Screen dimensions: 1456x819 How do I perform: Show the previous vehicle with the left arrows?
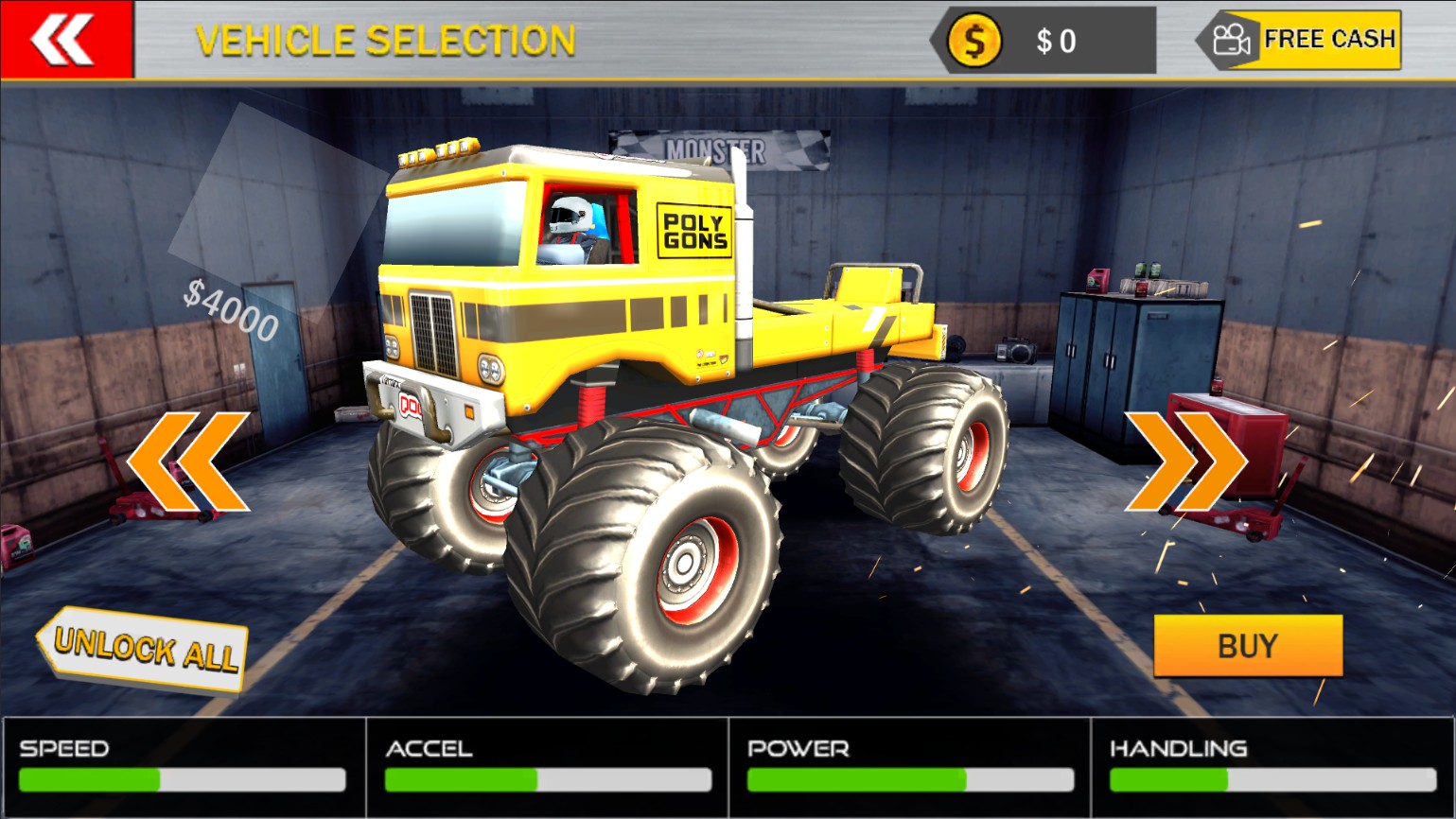[187, 461]
